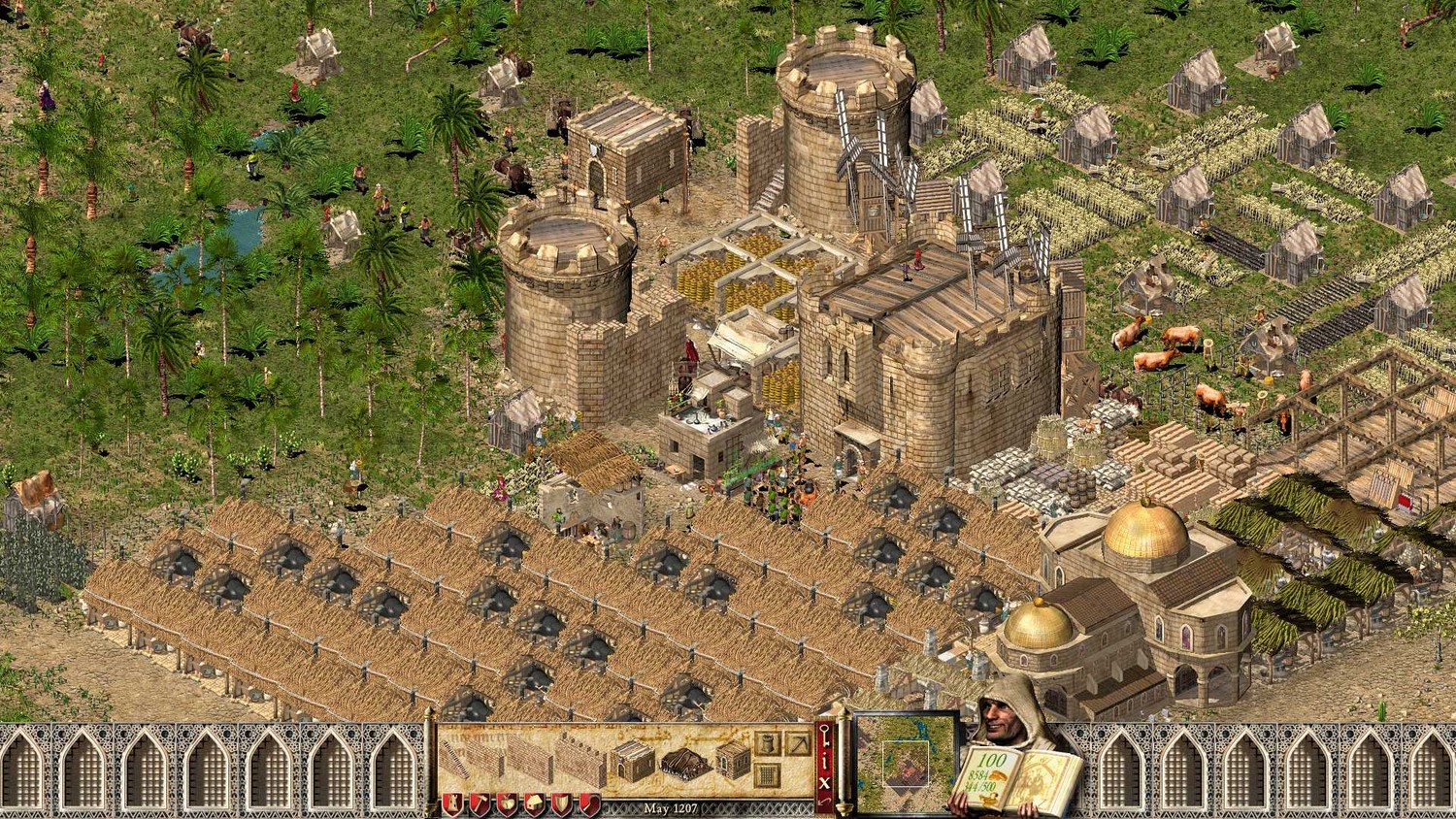Select the barracks building
This screenshot has height=819, width=1456.
click(633, 761)
